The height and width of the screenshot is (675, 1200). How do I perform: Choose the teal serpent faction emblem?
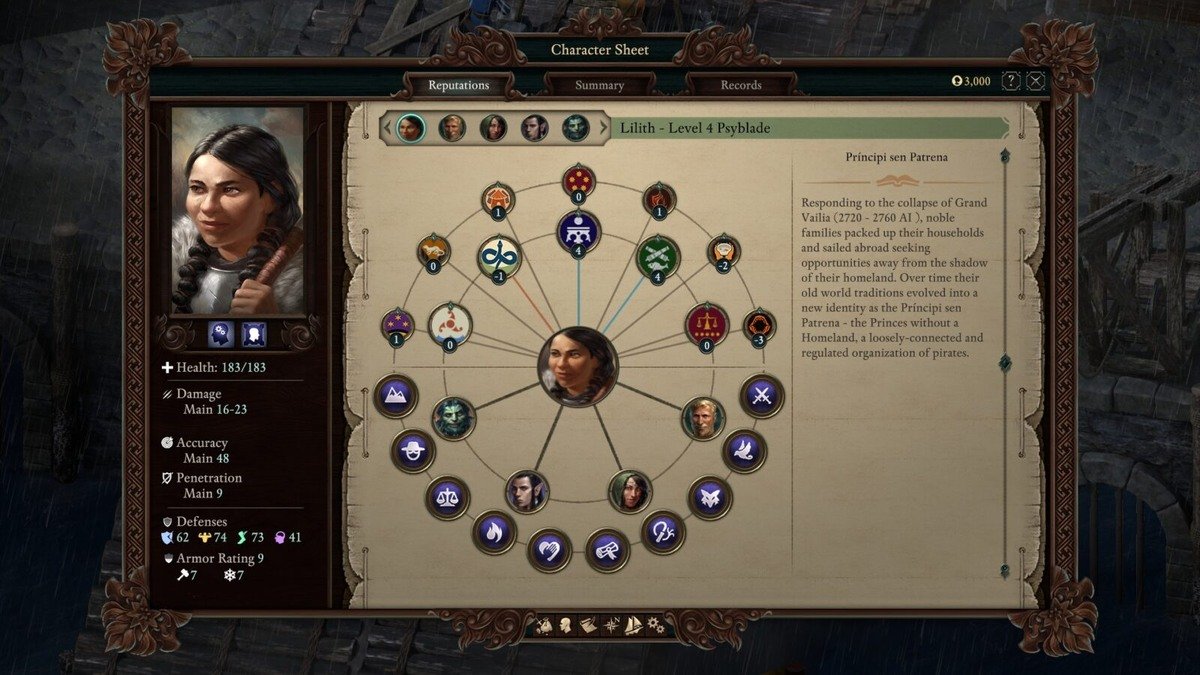coord(498,256)
